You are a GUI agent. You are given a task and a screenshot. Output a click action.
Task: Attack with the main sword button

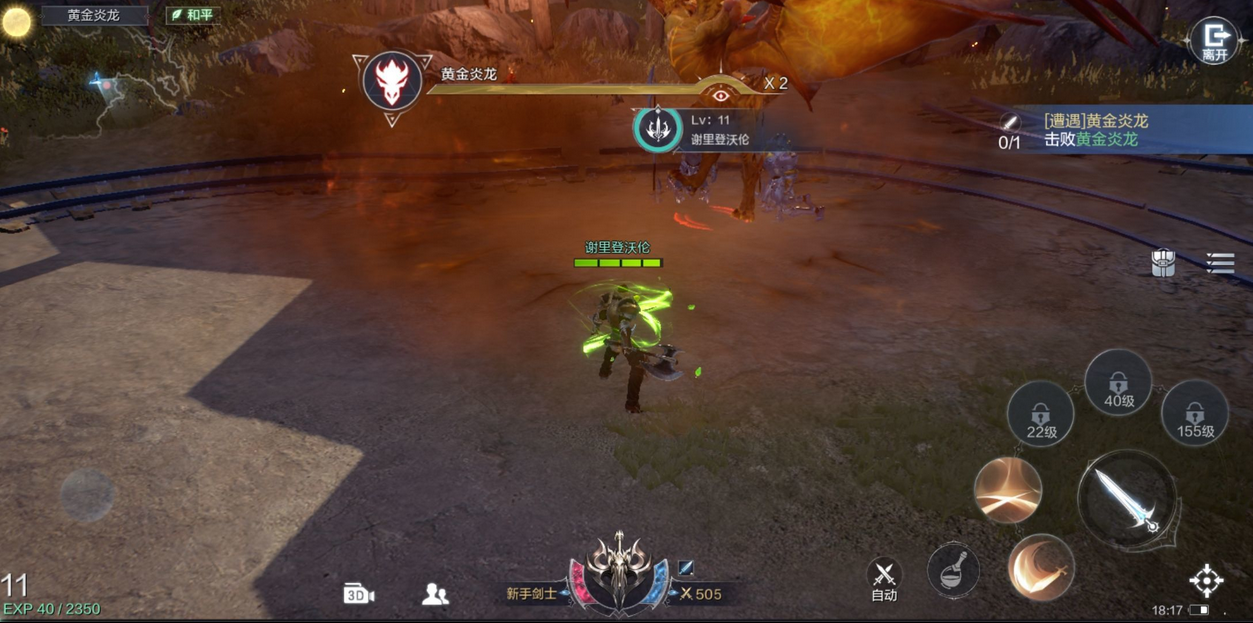1126,498
